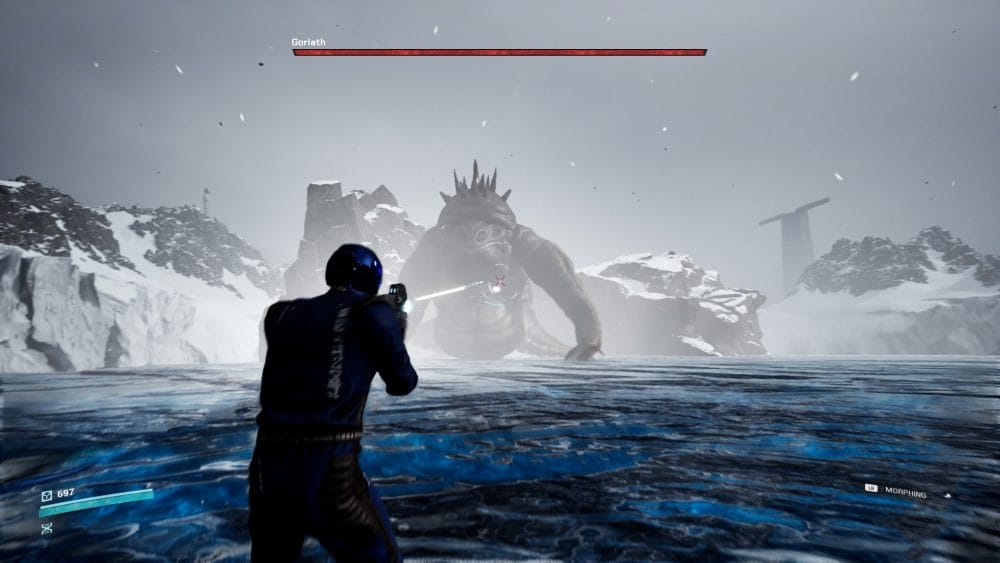Select the DNA helix icon under the health bar
The image size is (1000, 563).
click(x=46, y=528)
